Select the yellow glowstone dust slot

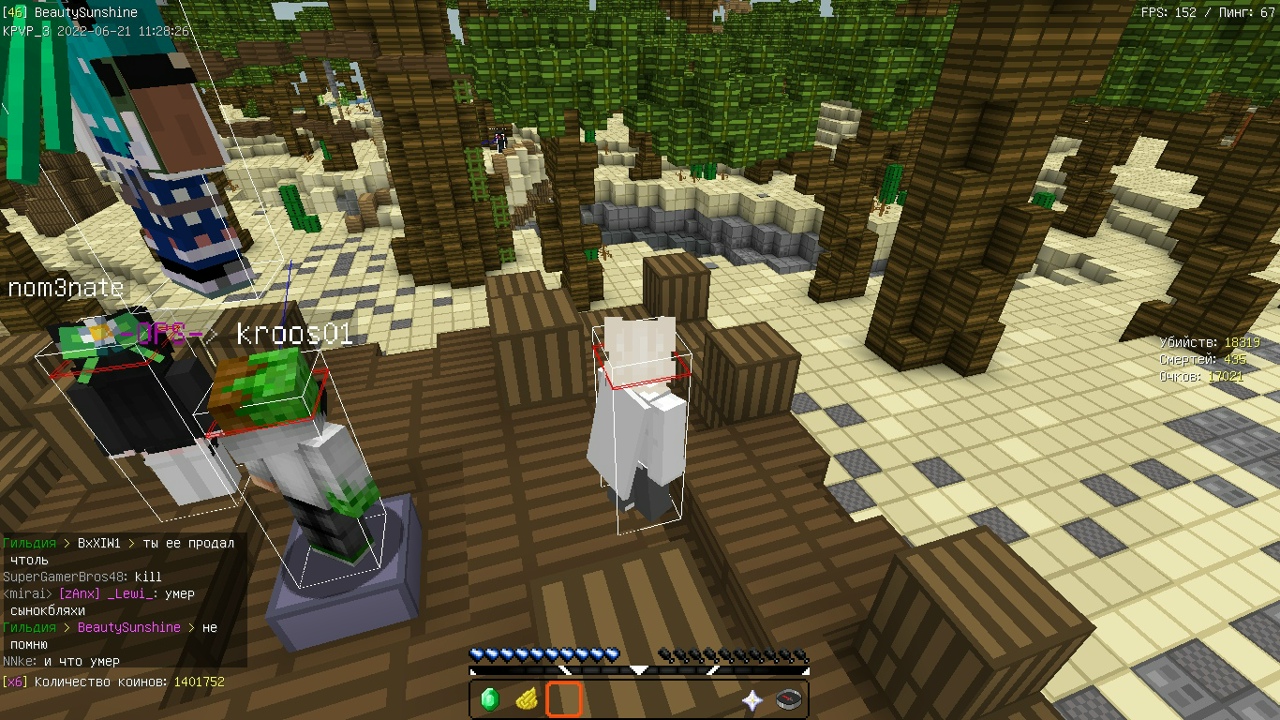527,699
